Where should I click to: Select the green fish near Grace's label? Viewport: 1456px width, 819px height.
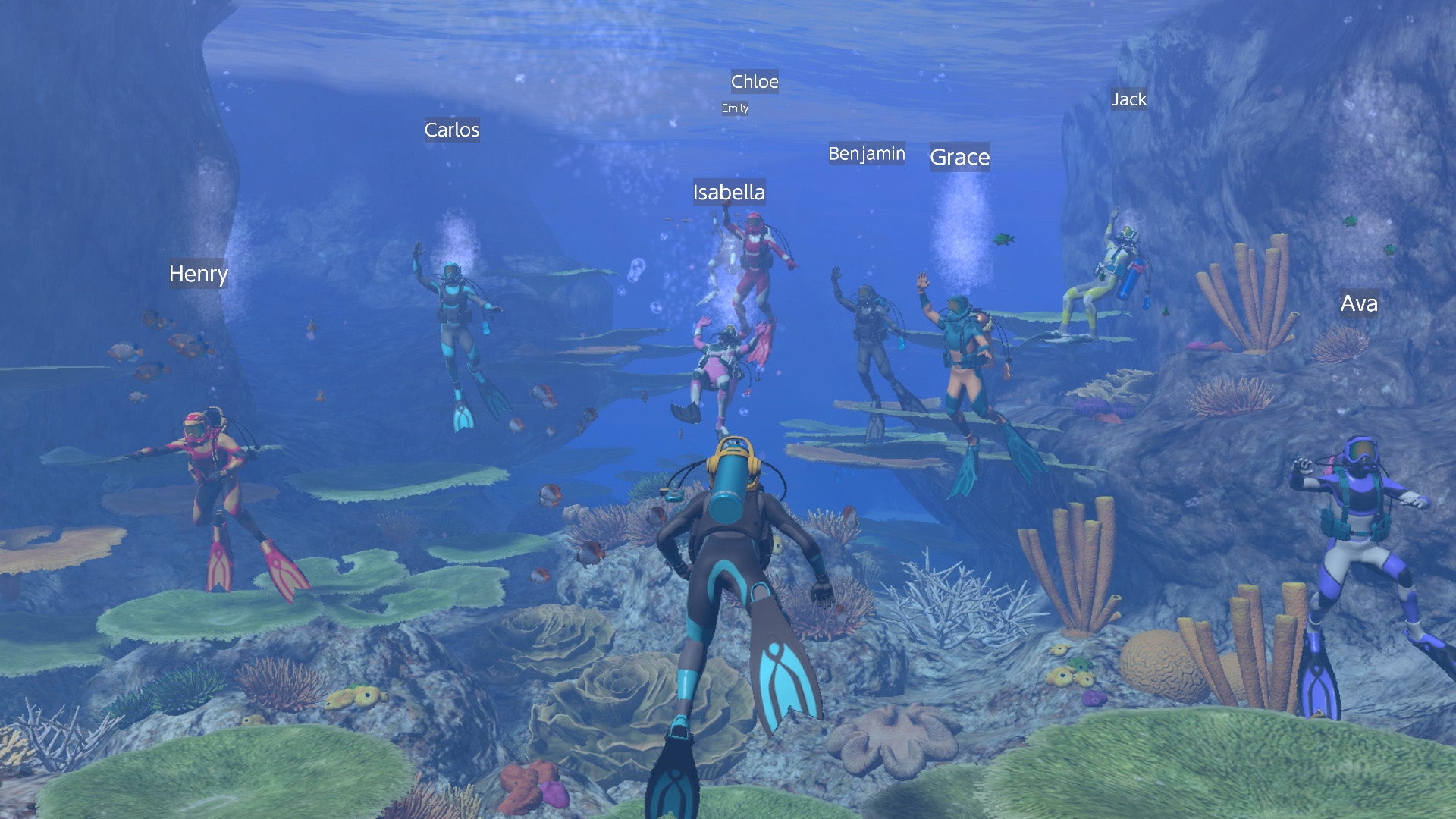1003,239
